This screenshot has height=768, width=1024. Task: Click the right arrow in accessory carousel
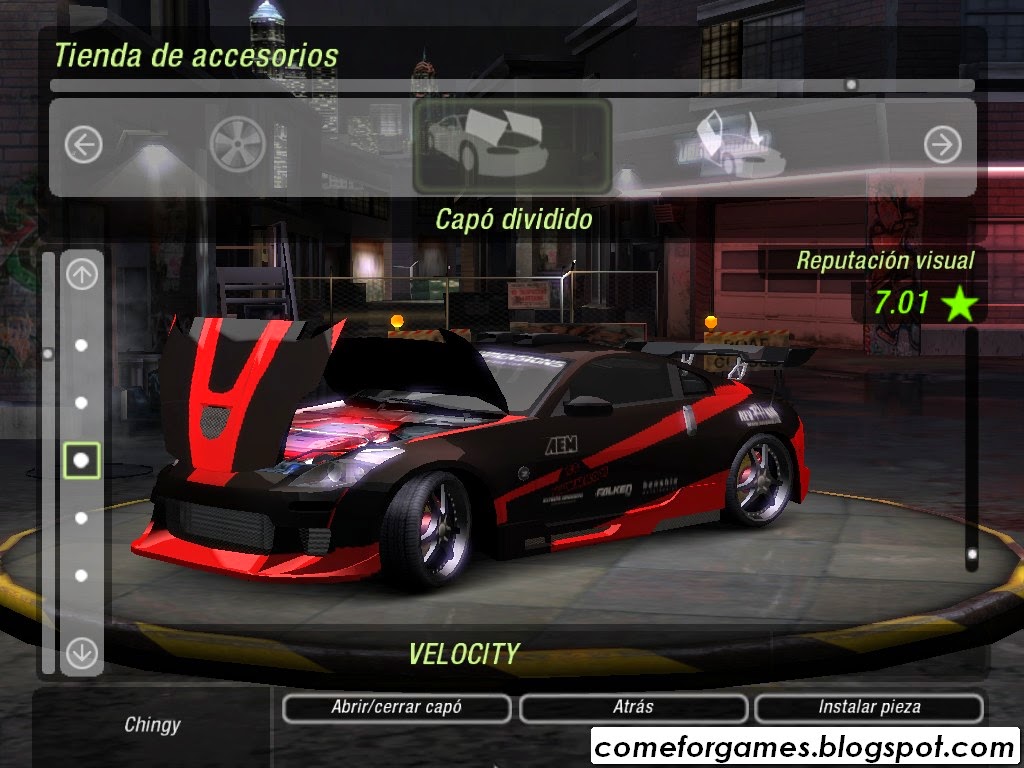942,146
